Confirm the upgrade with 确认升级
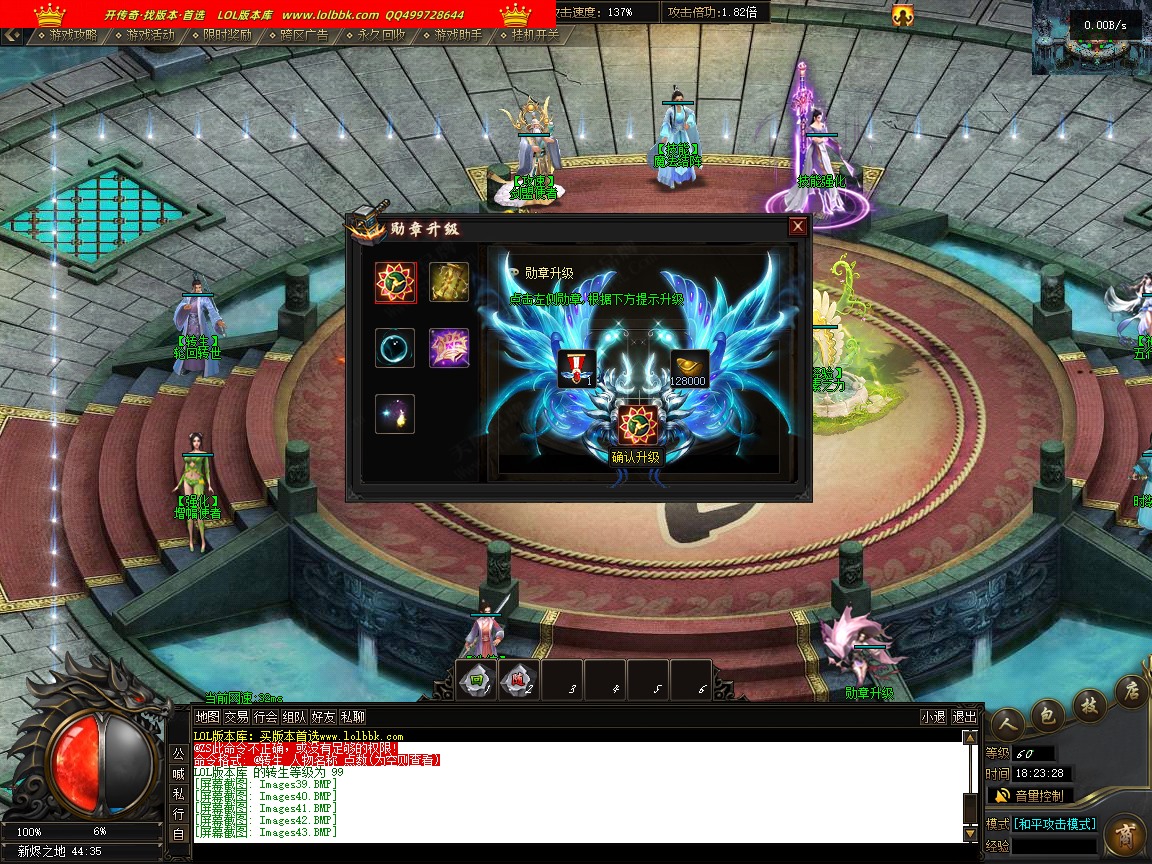The width and height of the screenshot is (1152, 864). [x=636, y=457]
